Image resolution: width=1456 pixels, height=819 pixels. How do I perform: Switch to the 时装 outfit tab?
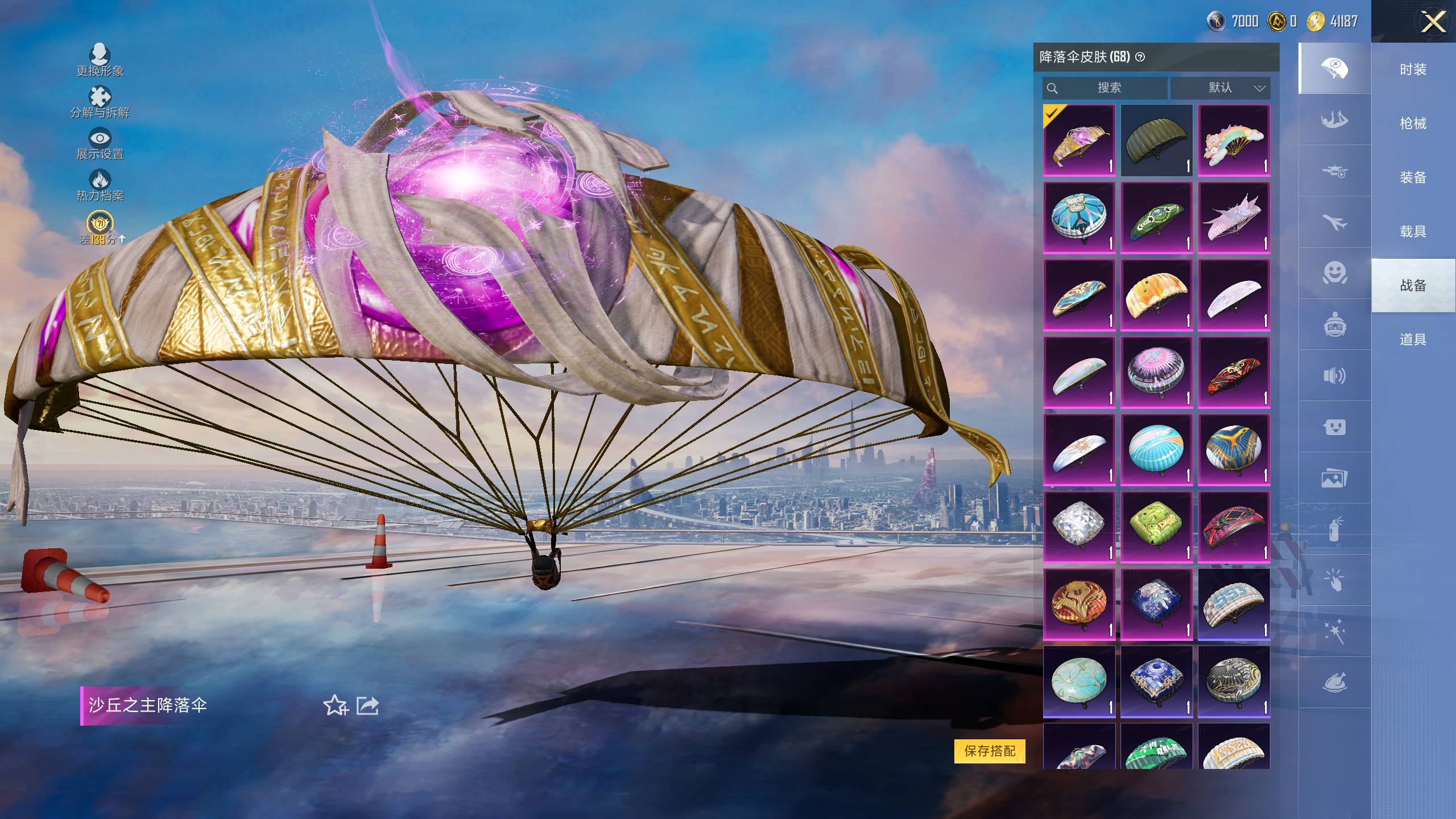[1413, 69]
